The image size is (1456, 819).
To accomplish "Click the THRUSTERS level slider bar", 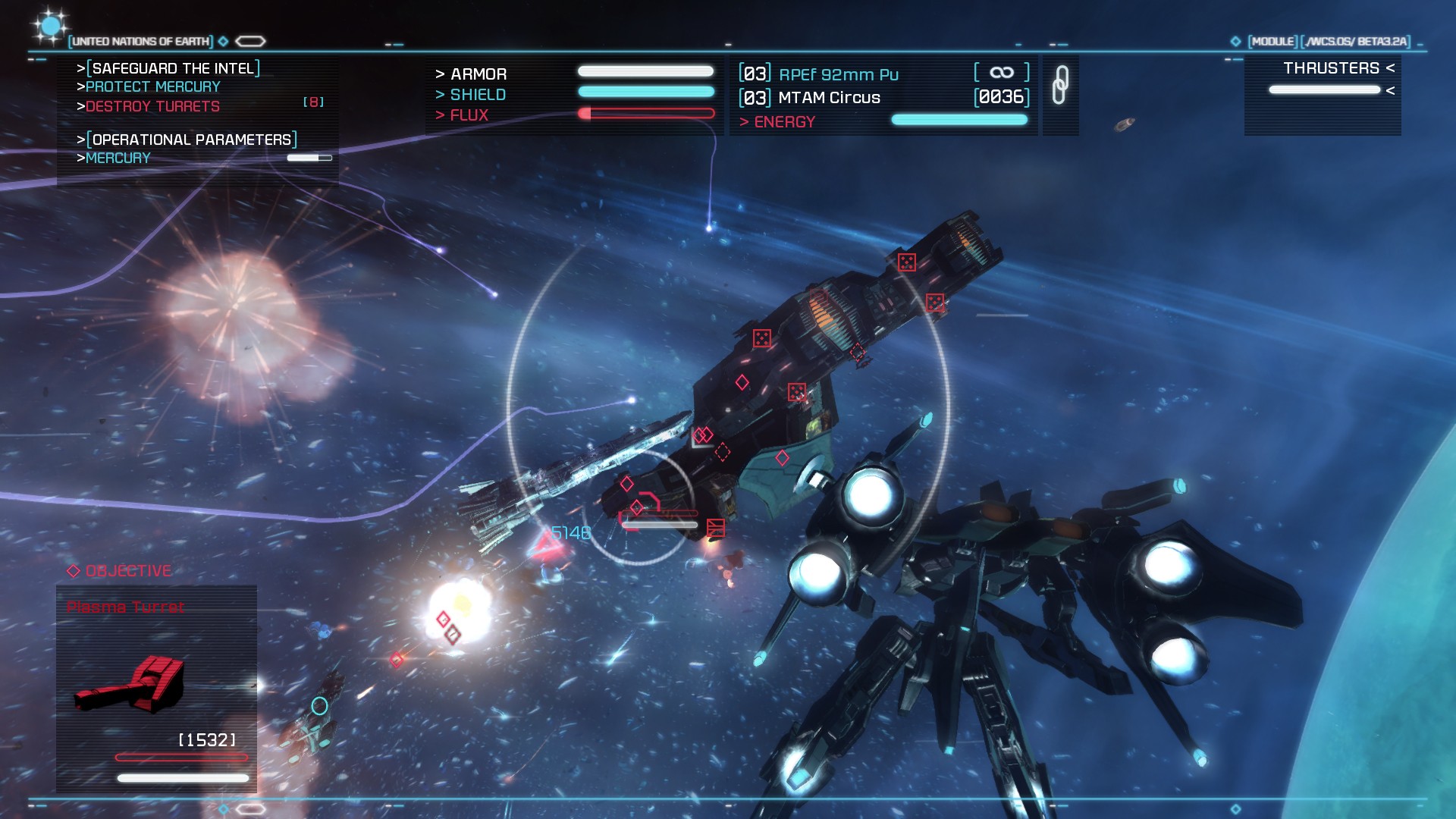I will 1325,89.
